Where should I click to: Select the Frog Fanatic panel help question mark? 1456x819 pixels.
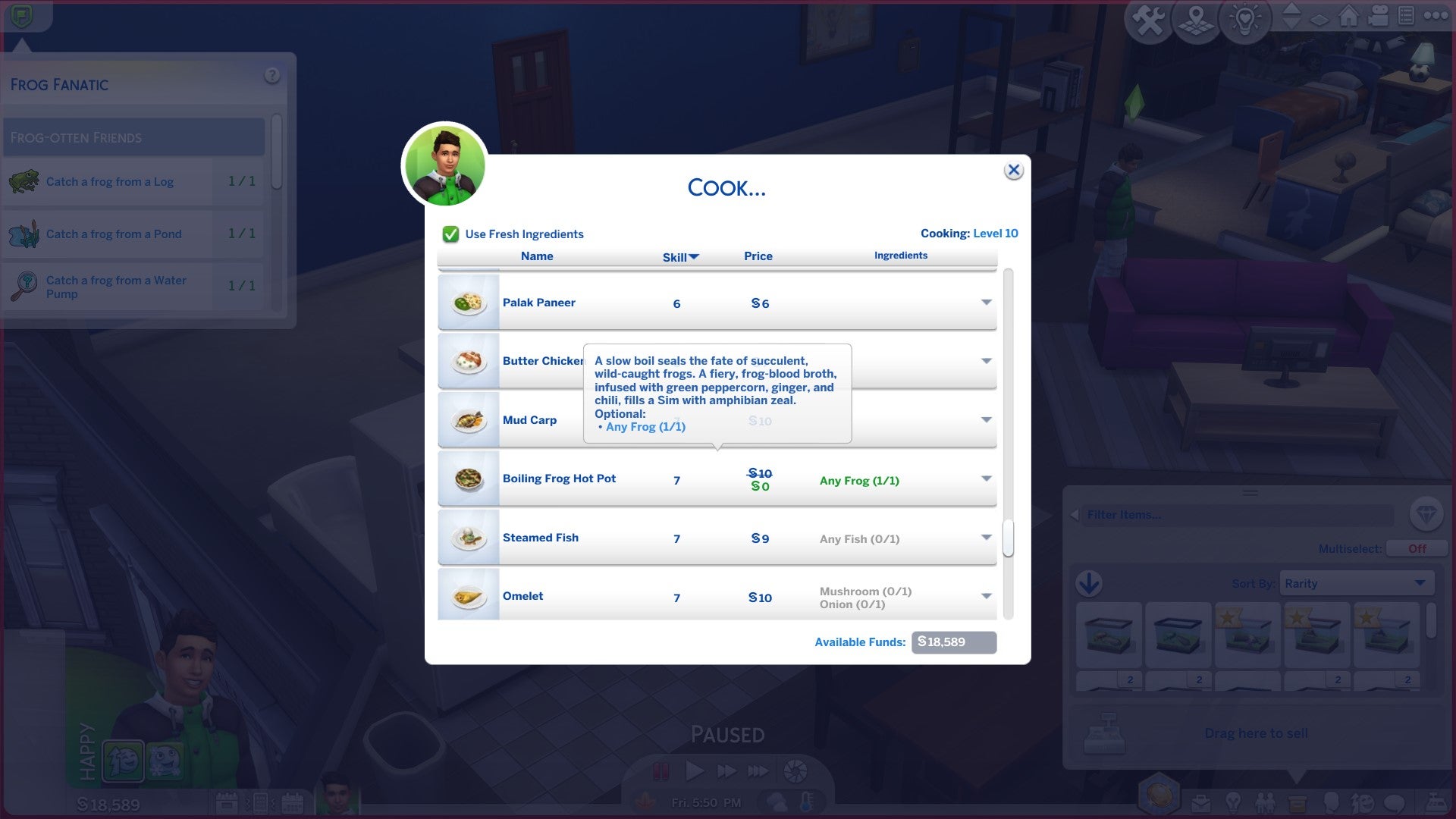point(270,74)
